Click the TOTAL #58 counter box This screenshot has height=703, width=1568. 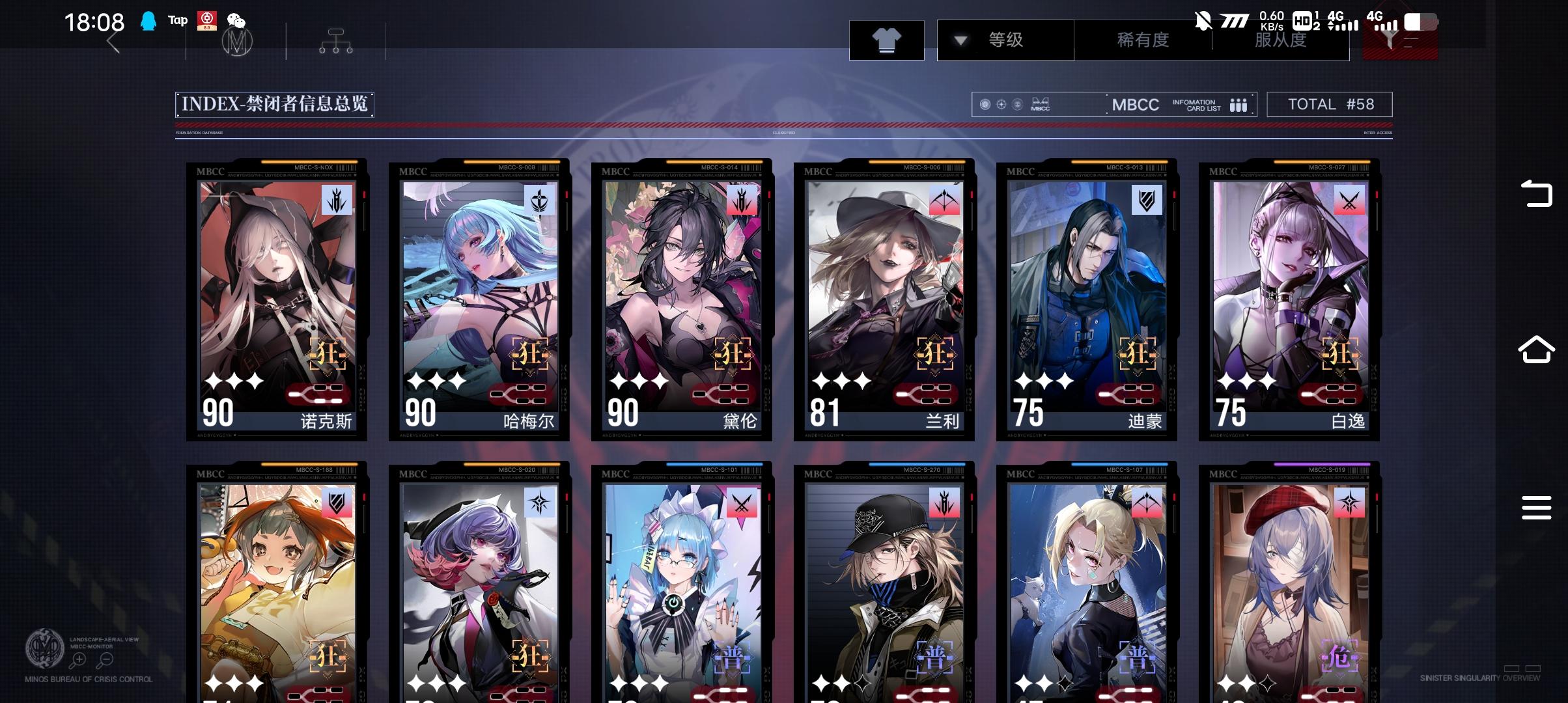1329,103
